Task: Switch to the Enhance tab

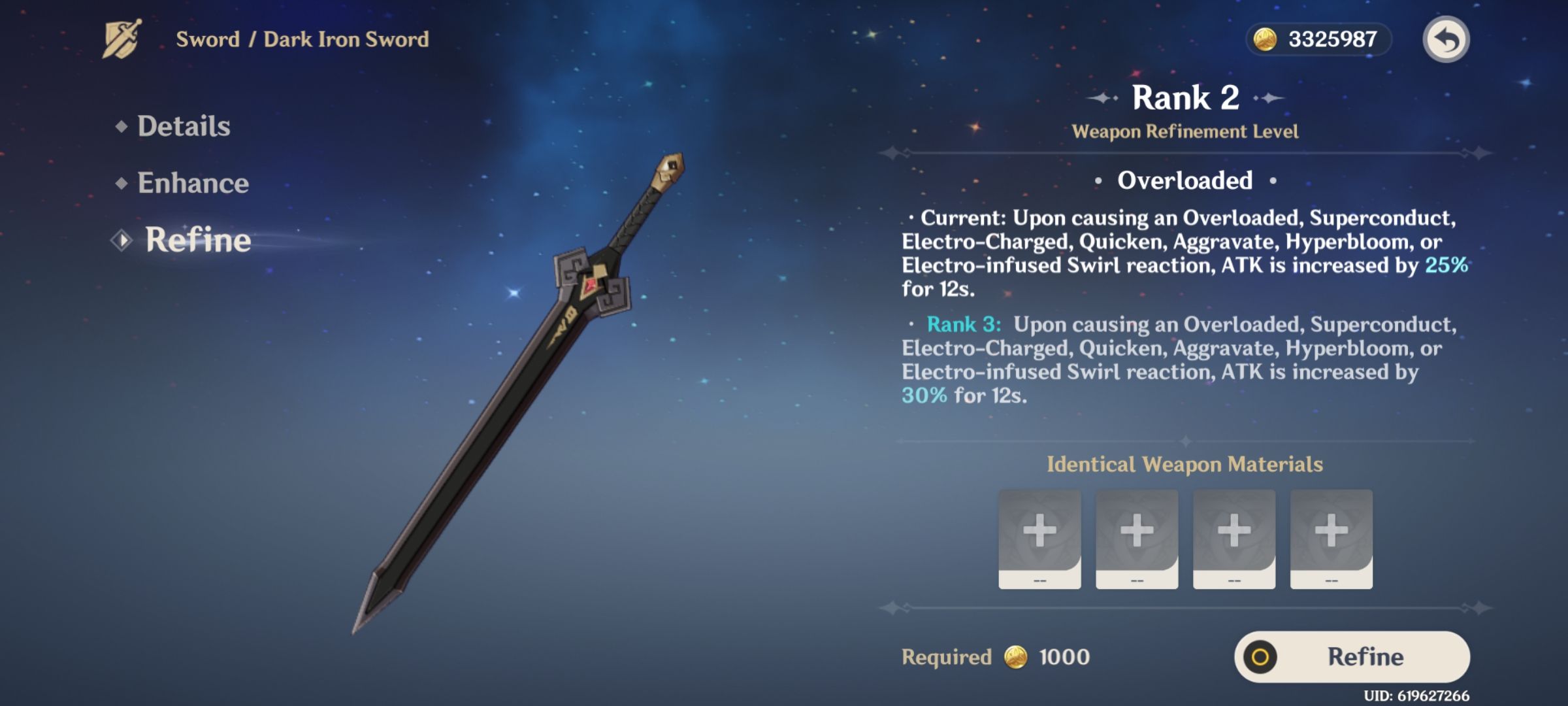Action: 193,183
